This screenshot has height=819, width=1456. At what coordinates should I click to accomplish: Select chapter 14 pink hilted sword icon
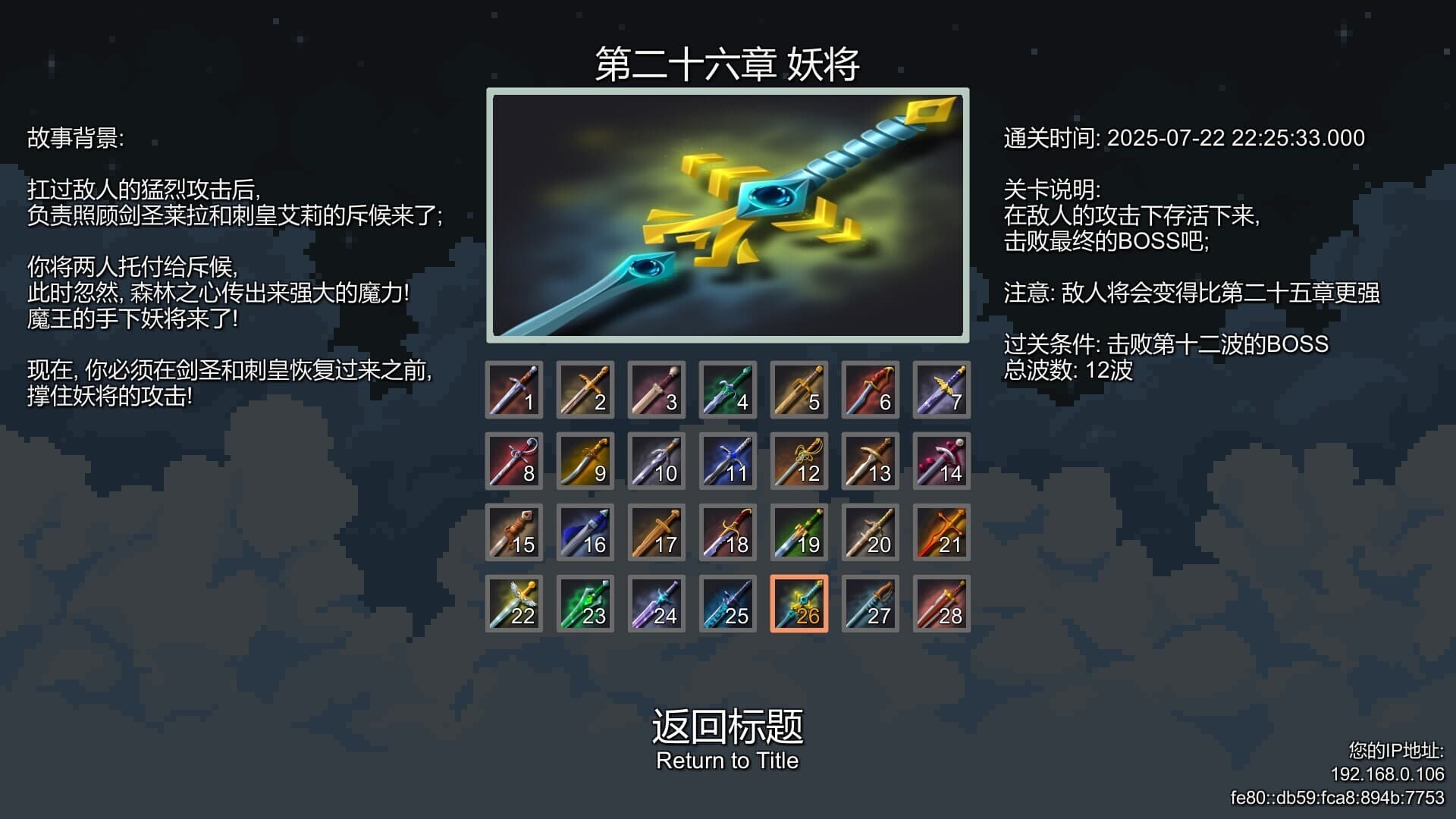942,461
